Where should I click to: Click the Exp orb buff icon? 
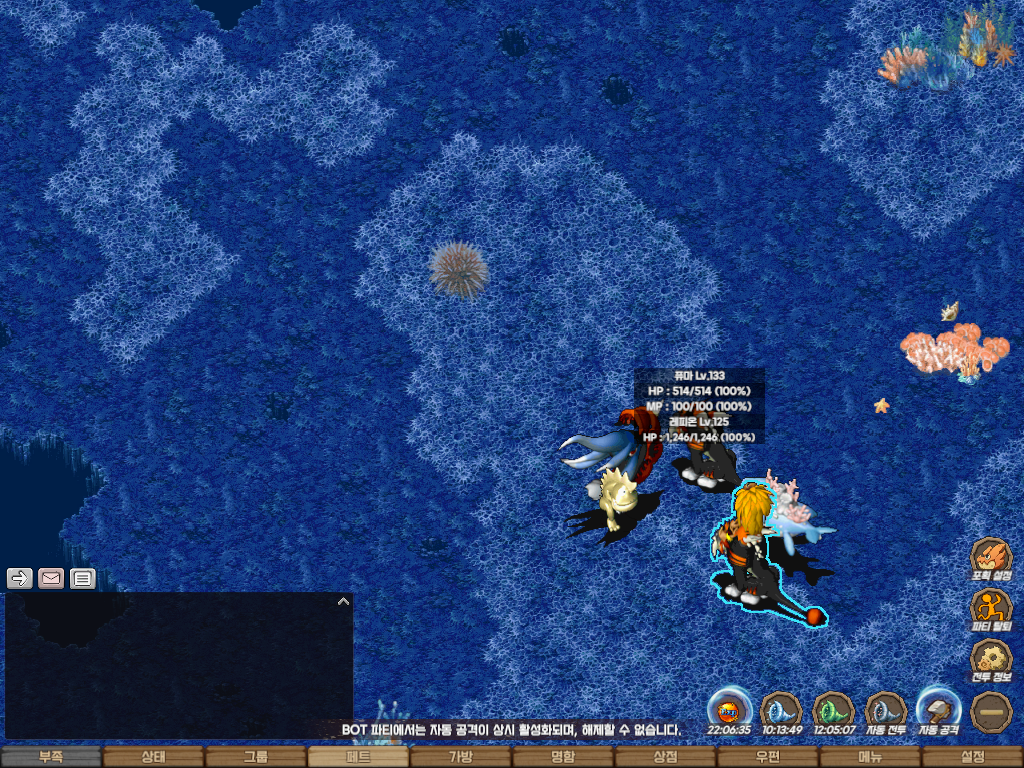[x=729, y=710]
